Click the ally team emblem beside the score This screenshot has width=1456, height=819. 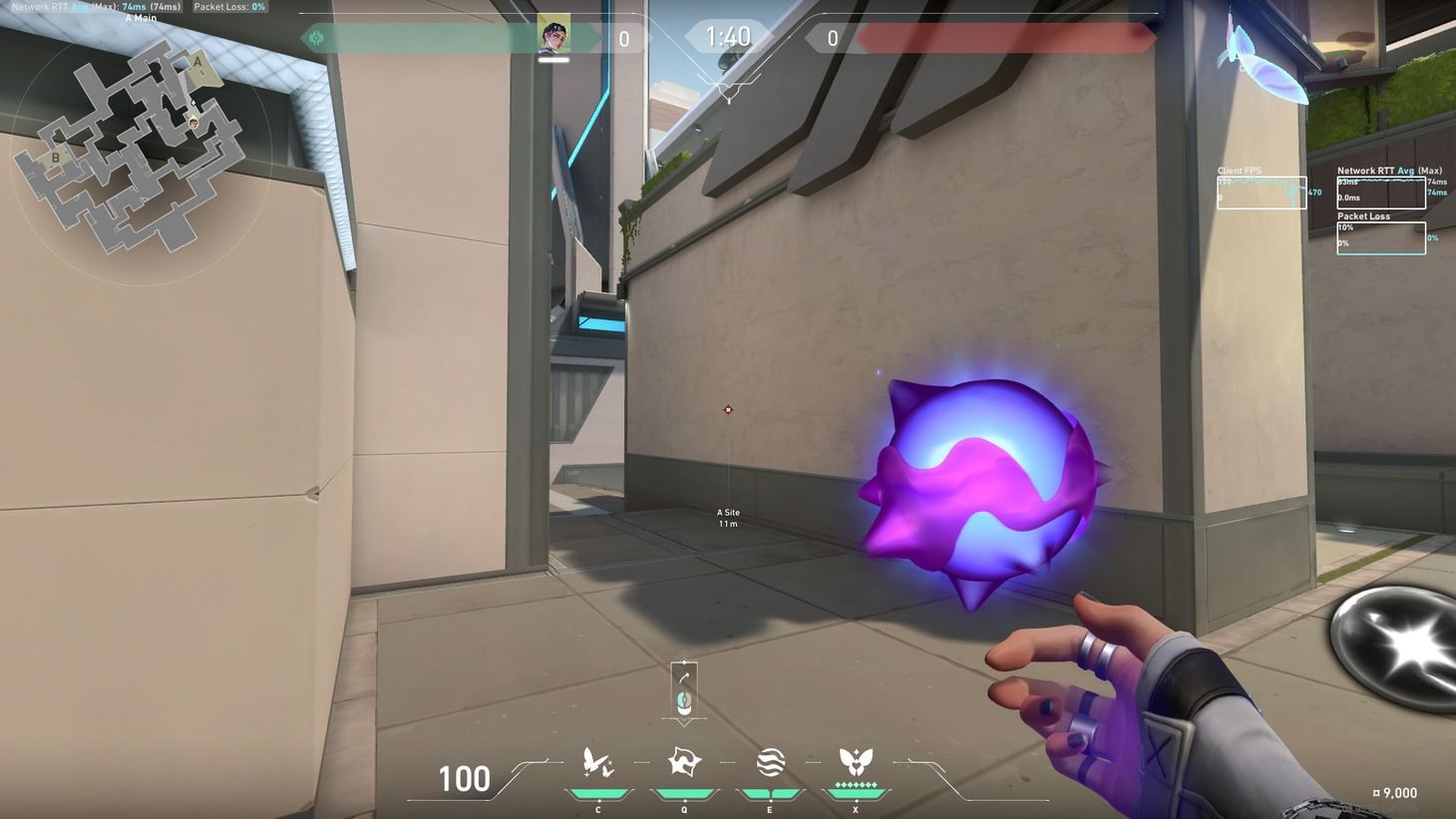point(315,36)
